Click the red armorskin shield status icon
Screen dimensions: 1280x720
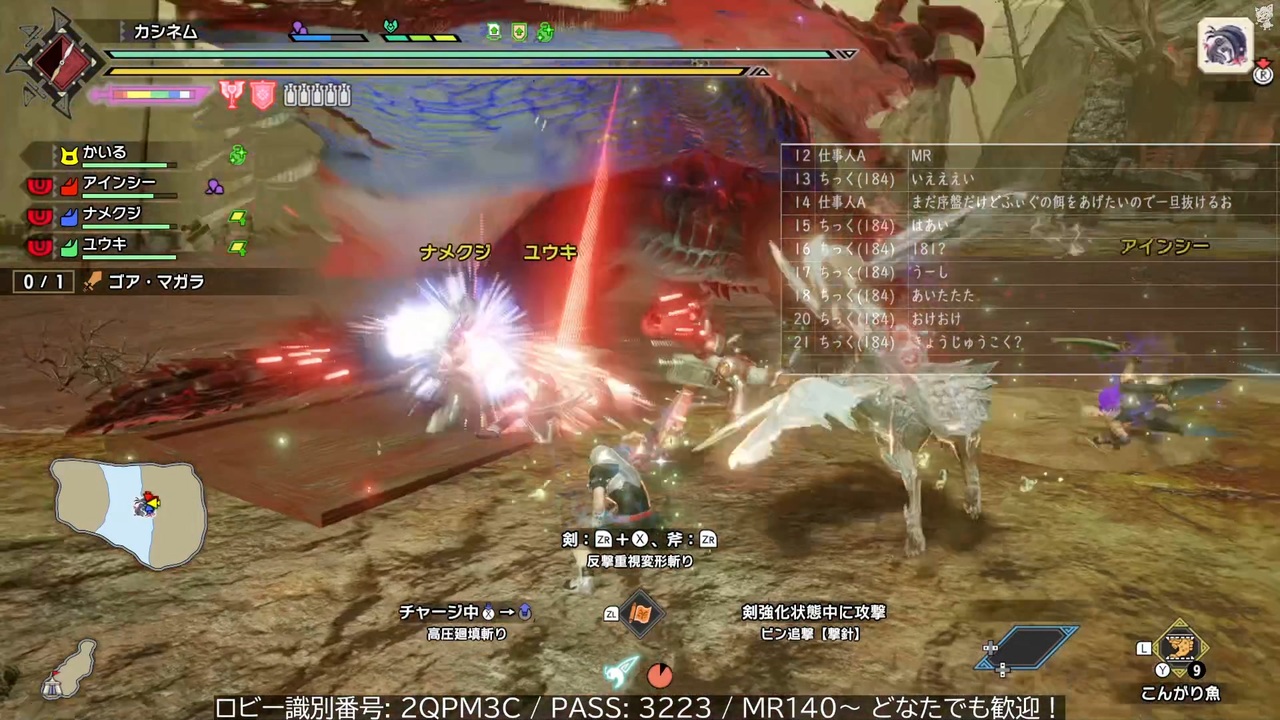[x=261, y=93]
